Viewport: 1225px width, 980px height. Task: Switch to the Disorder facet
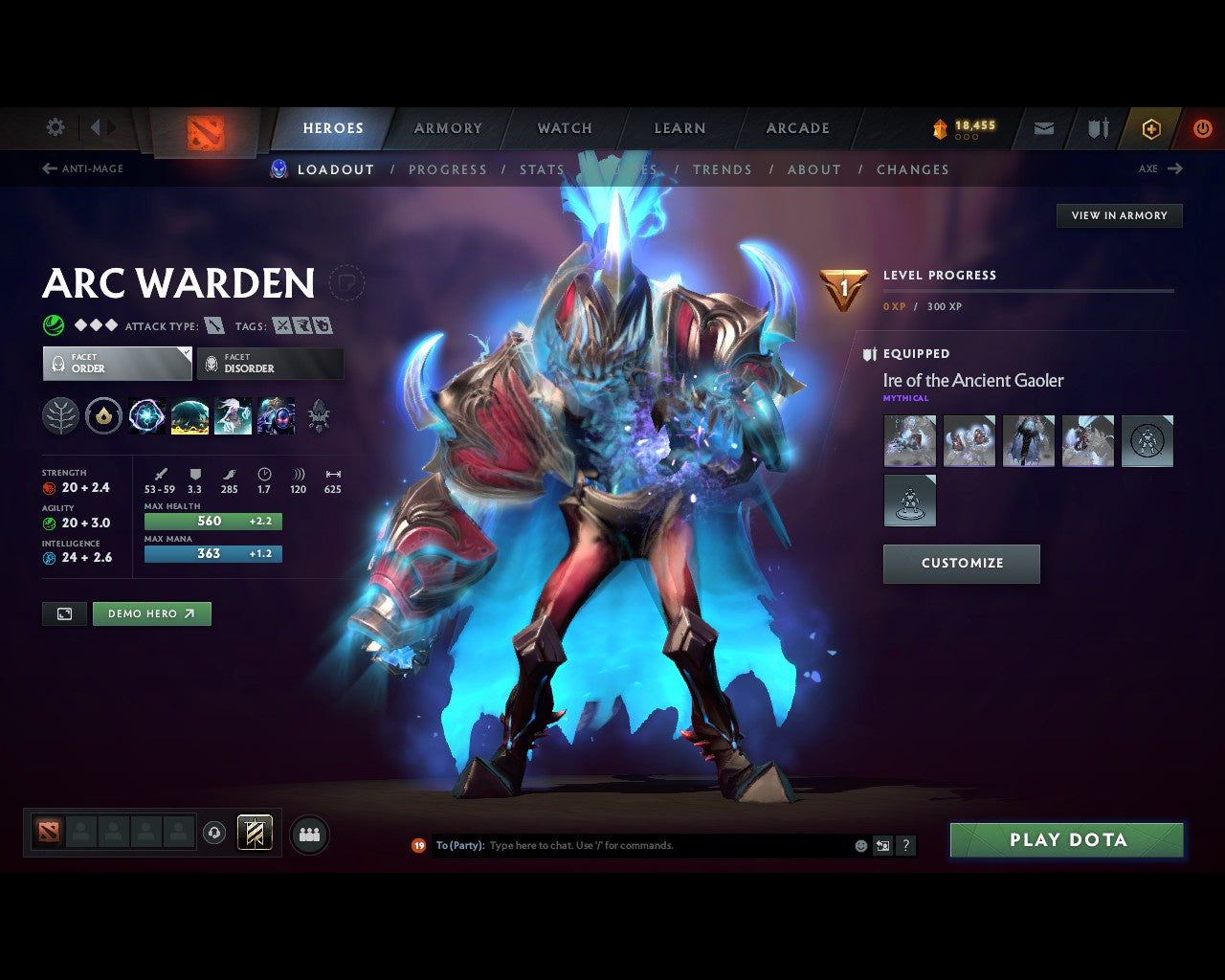(x=270, y=363)
